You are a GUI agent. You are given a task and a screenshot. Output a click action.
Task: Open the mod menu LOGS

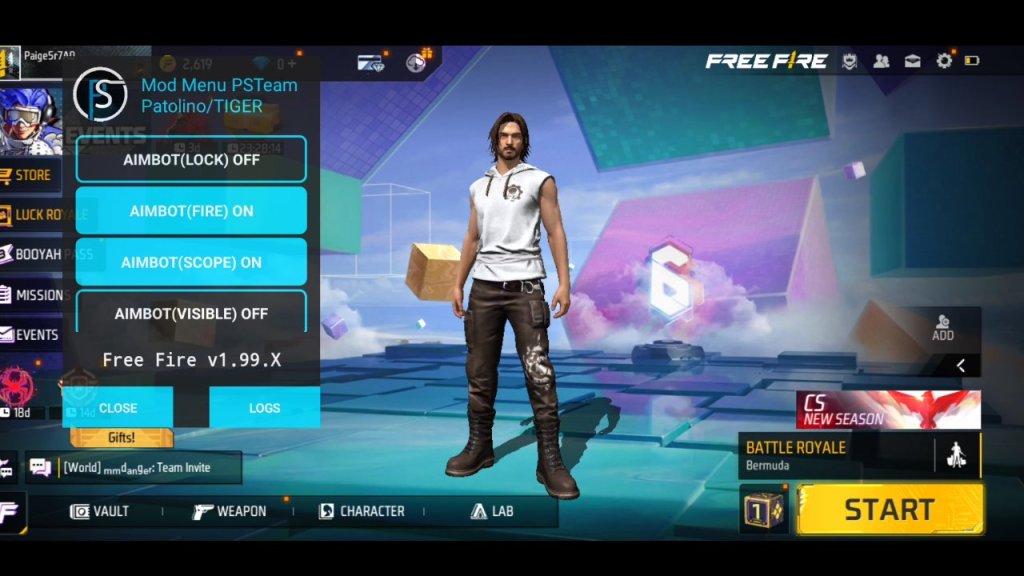click(264, 408)
